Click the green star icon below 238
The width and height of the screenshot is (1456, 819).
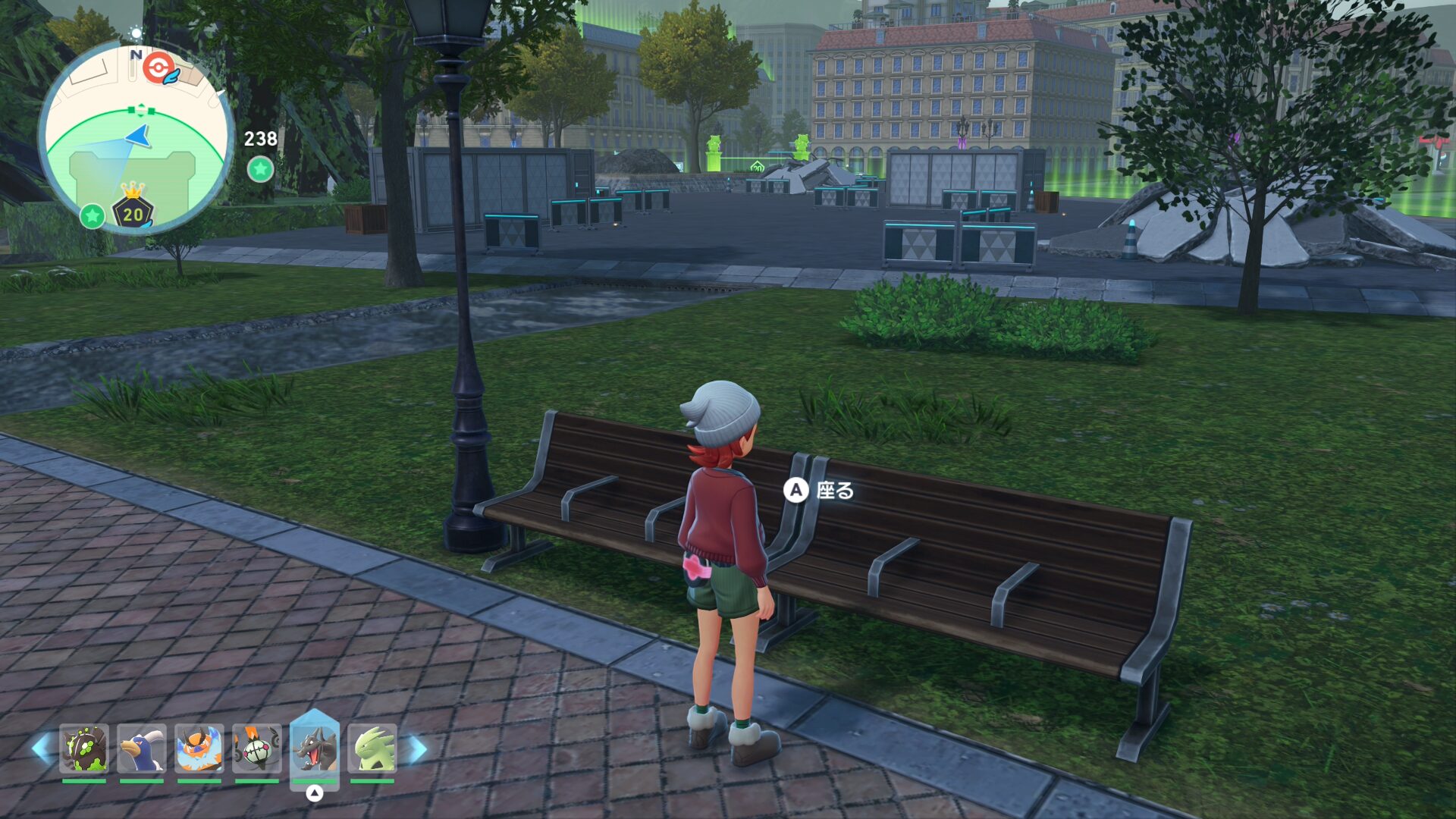coord(260,169)
